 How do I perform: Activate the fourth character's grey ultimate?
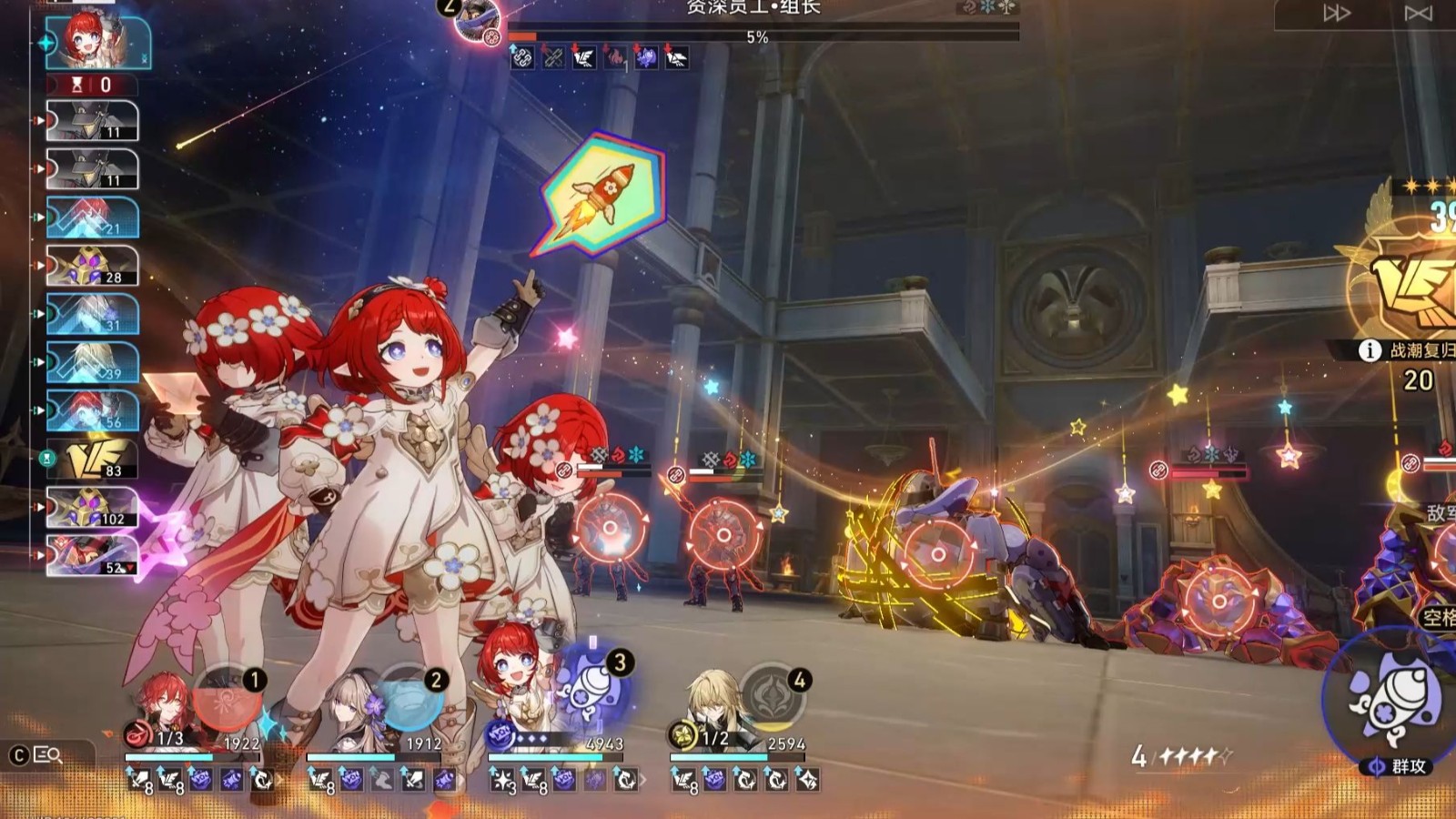click(772, 699)
